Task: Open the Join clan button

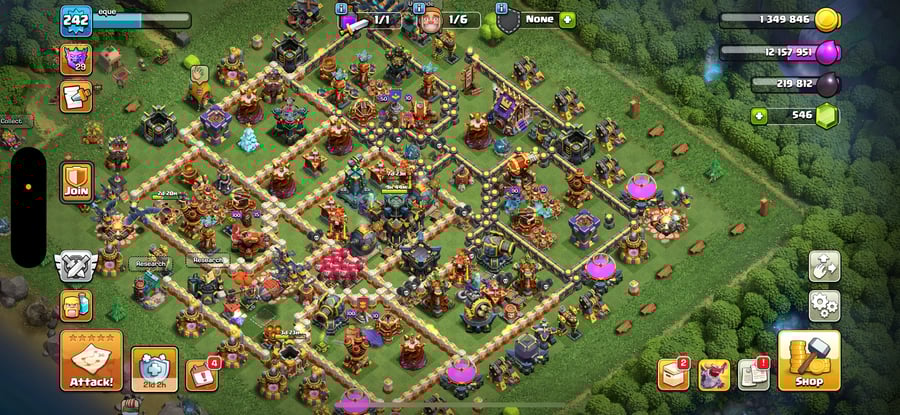Action: 77,183
